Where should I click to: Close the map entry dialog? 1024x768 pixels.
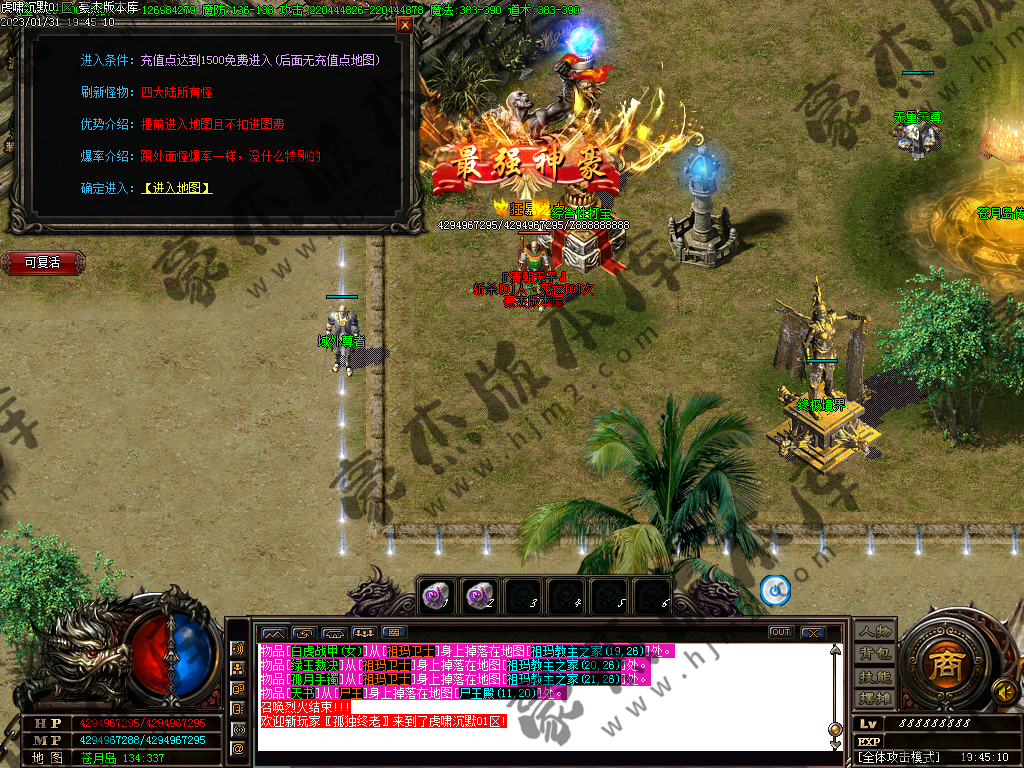click(x=404, y=25)
